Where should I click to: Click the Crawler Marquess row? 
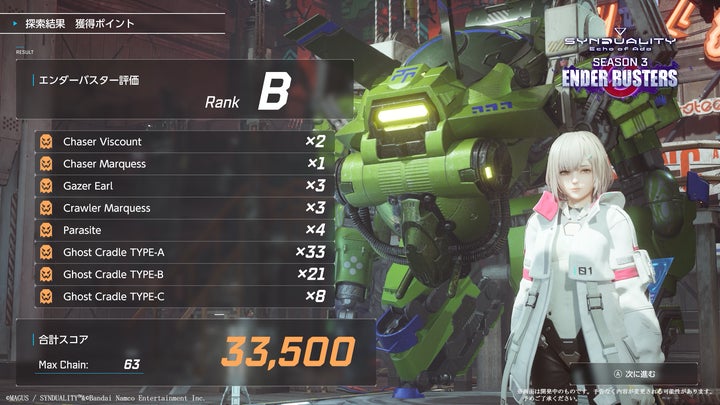tap(185, 208)
